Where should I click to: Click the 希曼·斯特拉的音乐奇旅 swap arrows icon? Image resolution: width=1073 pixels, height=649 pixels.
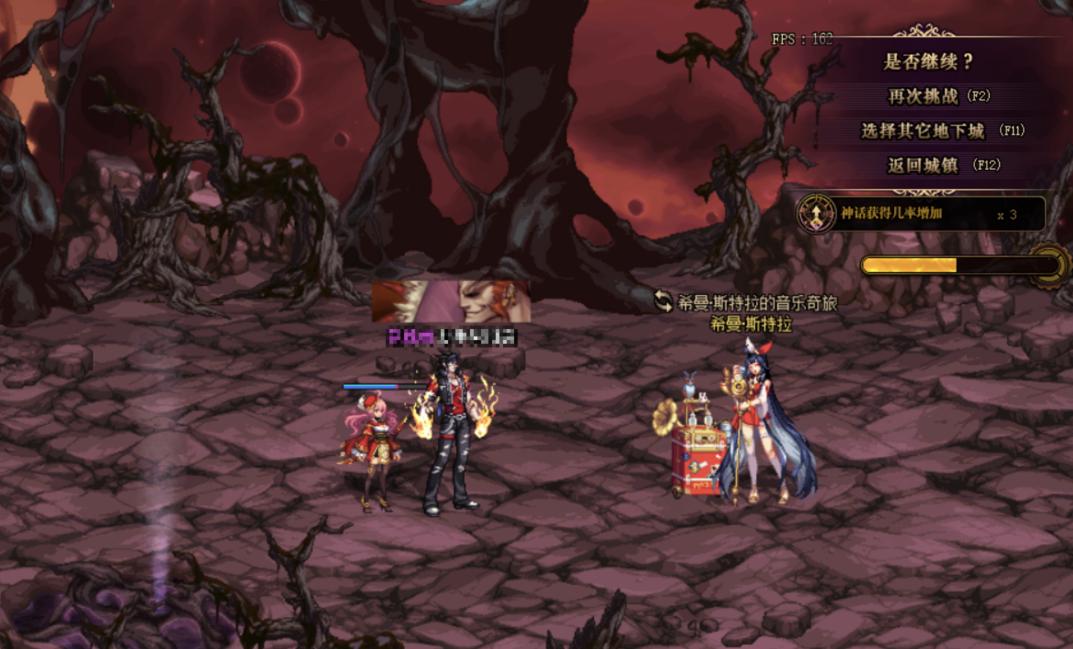[663, 301]
